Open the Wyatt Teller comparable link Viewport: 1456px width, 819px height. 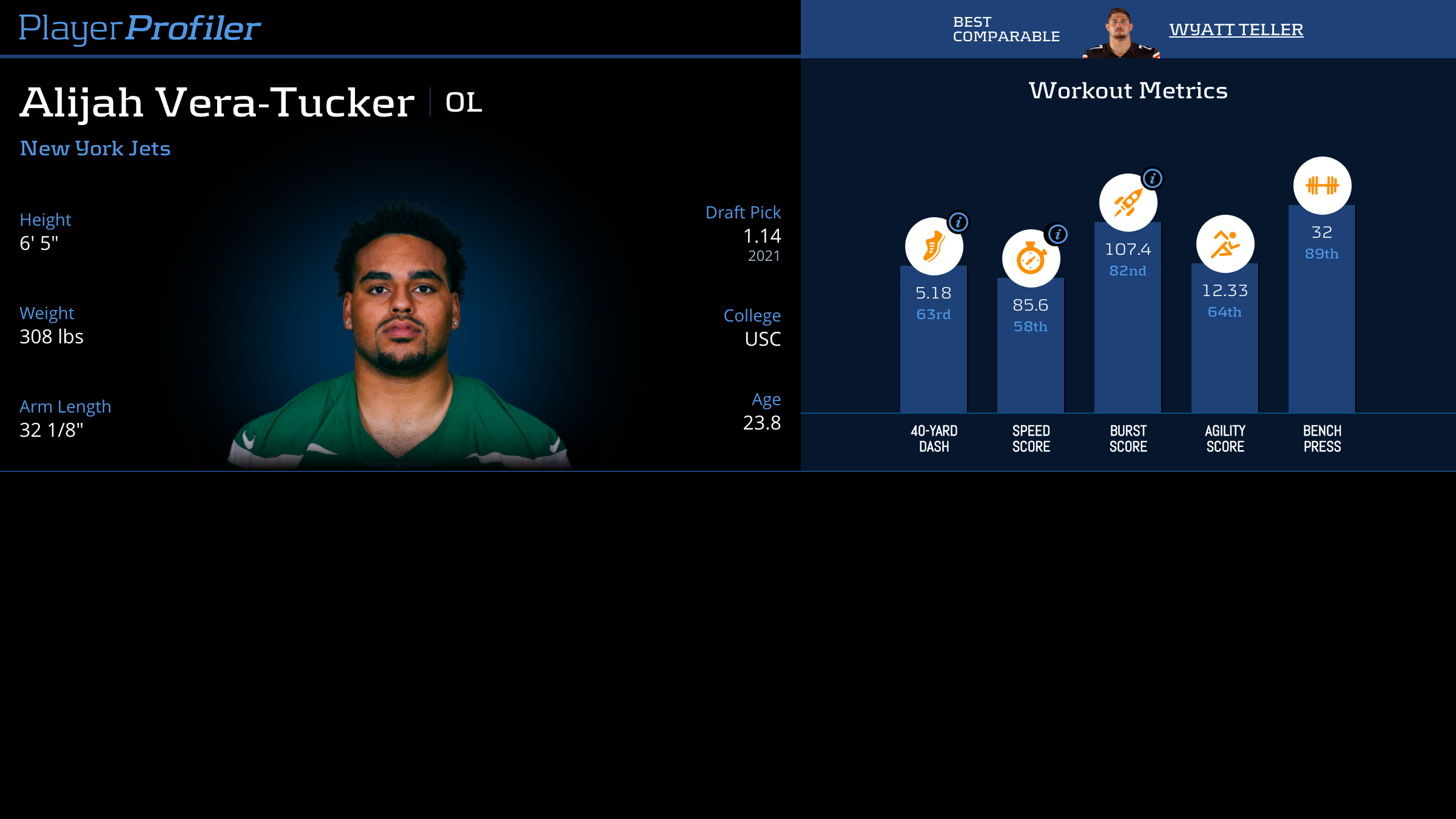pos(1236,29)
